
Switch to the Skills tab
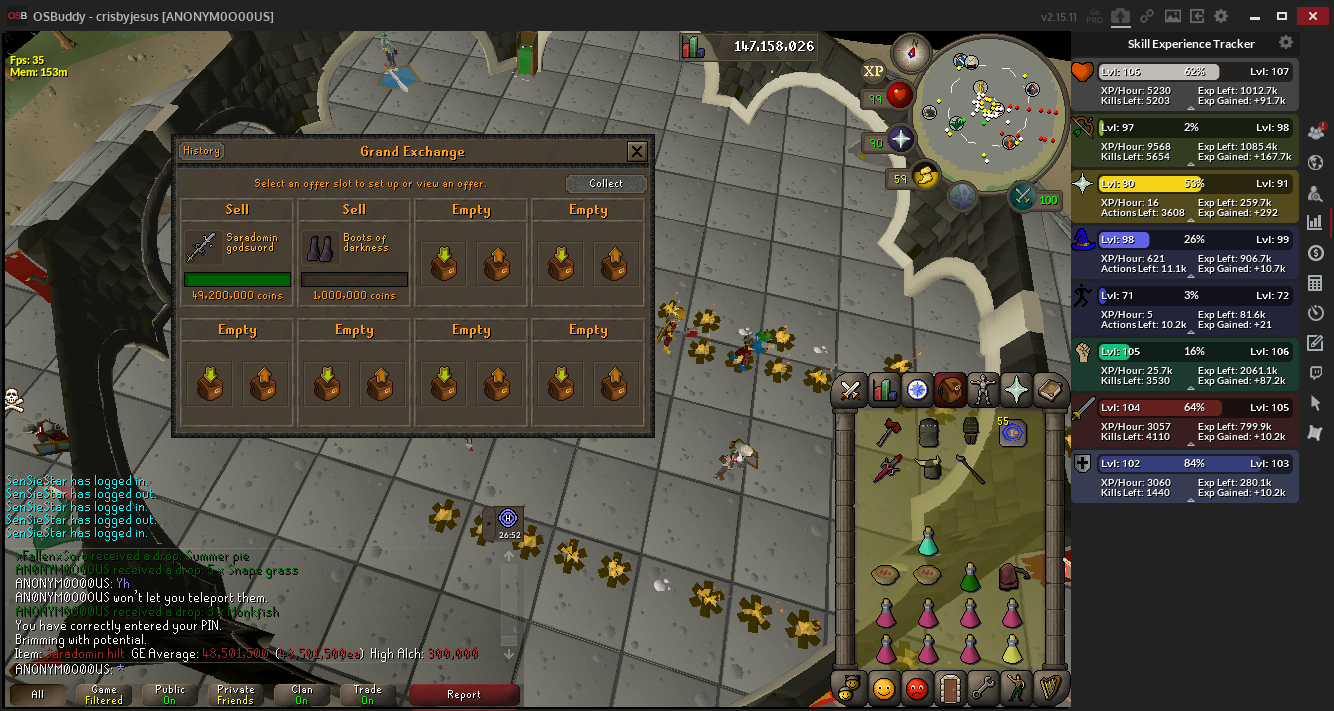(884, 389)
